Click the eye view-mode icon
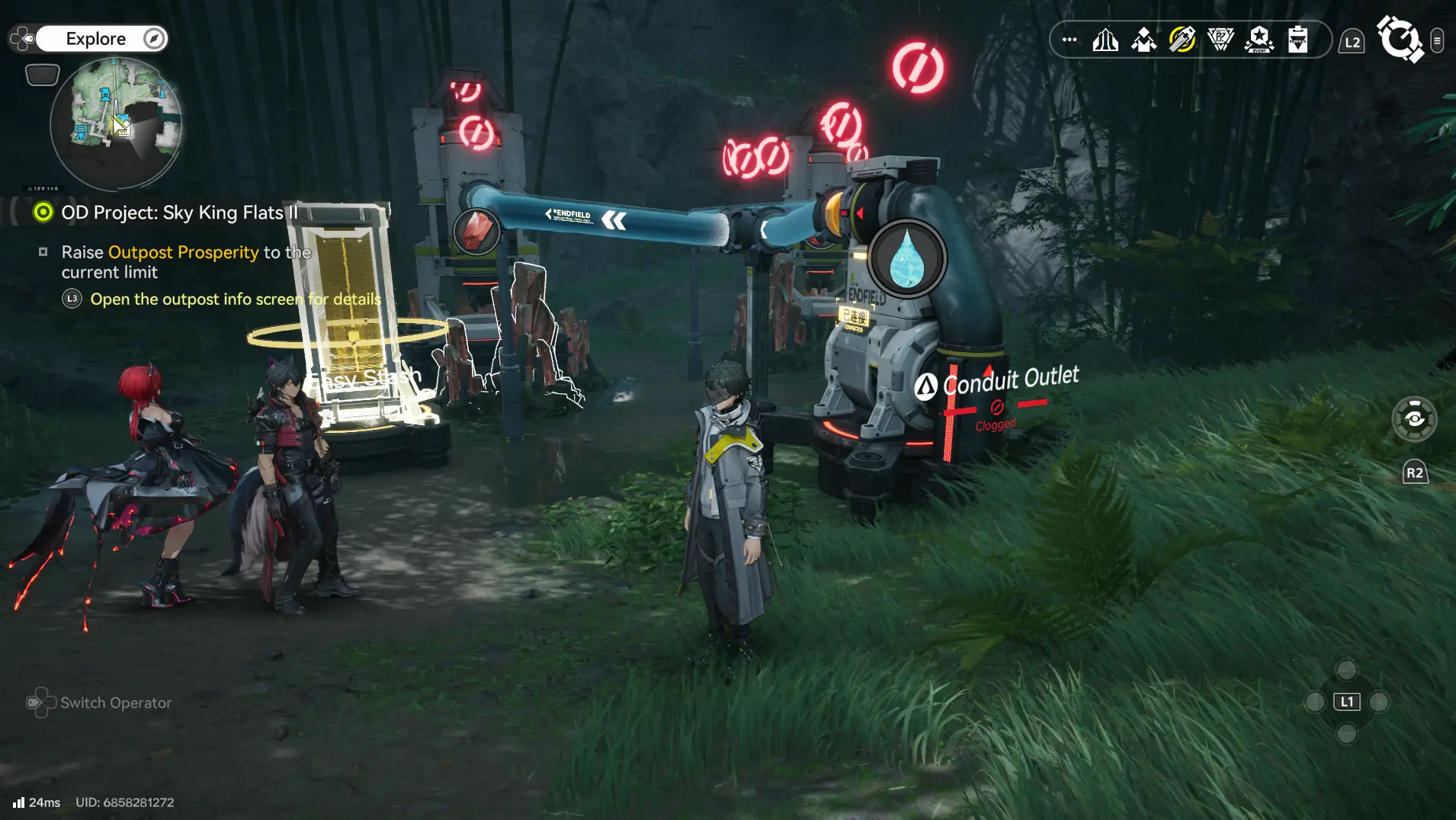This screenshot has width=1456, height=820. point(1414,419)
